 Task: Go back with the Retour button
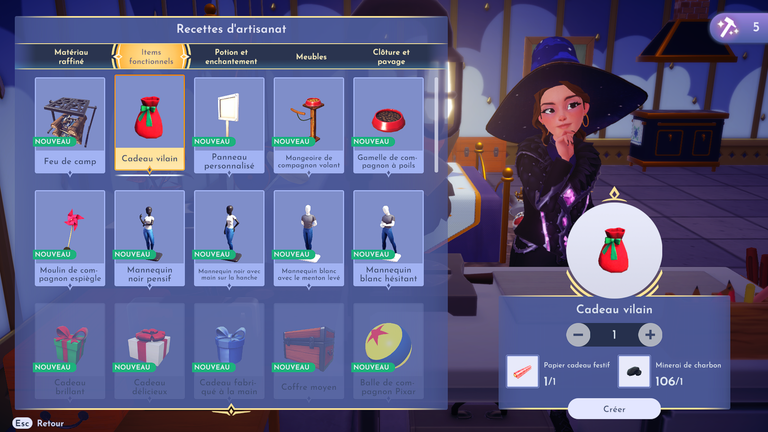[38, 423]
